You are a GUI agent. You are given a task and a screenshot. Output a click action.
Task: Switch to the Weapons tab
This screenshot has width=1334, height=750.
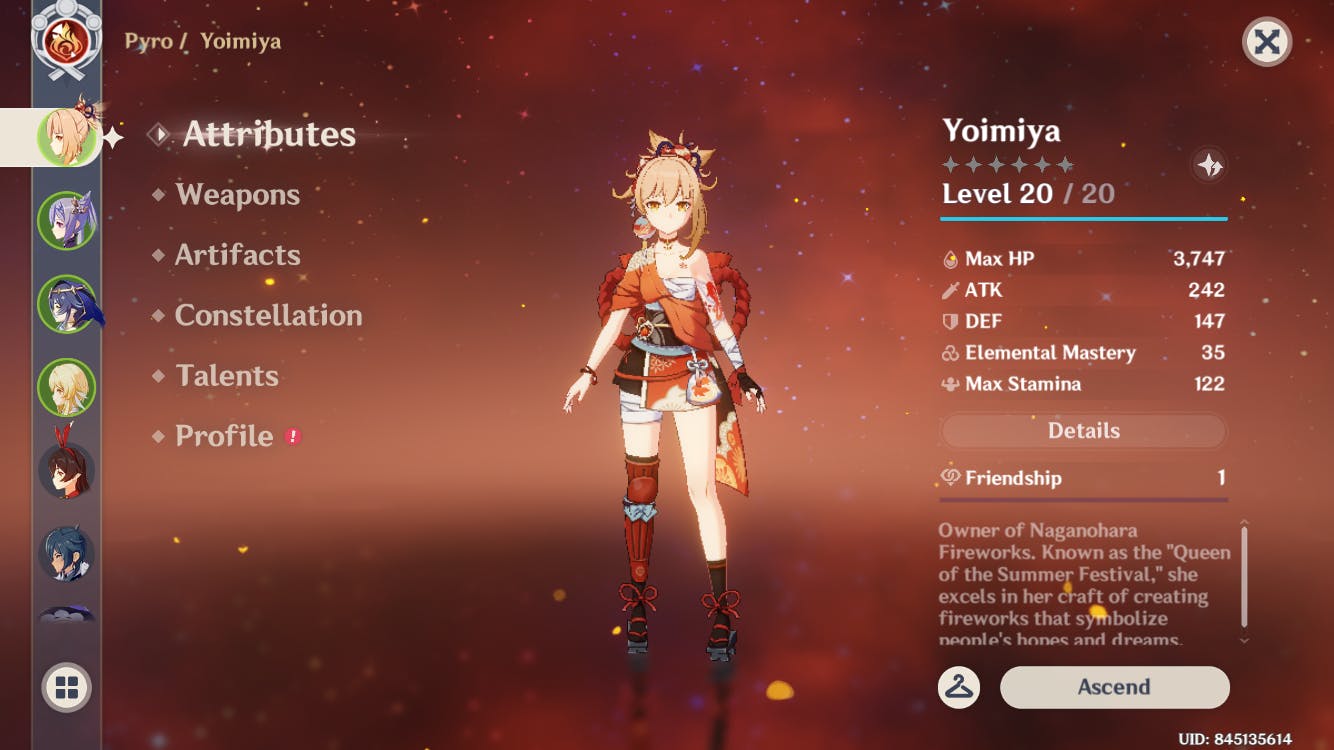tap(237, 194)
